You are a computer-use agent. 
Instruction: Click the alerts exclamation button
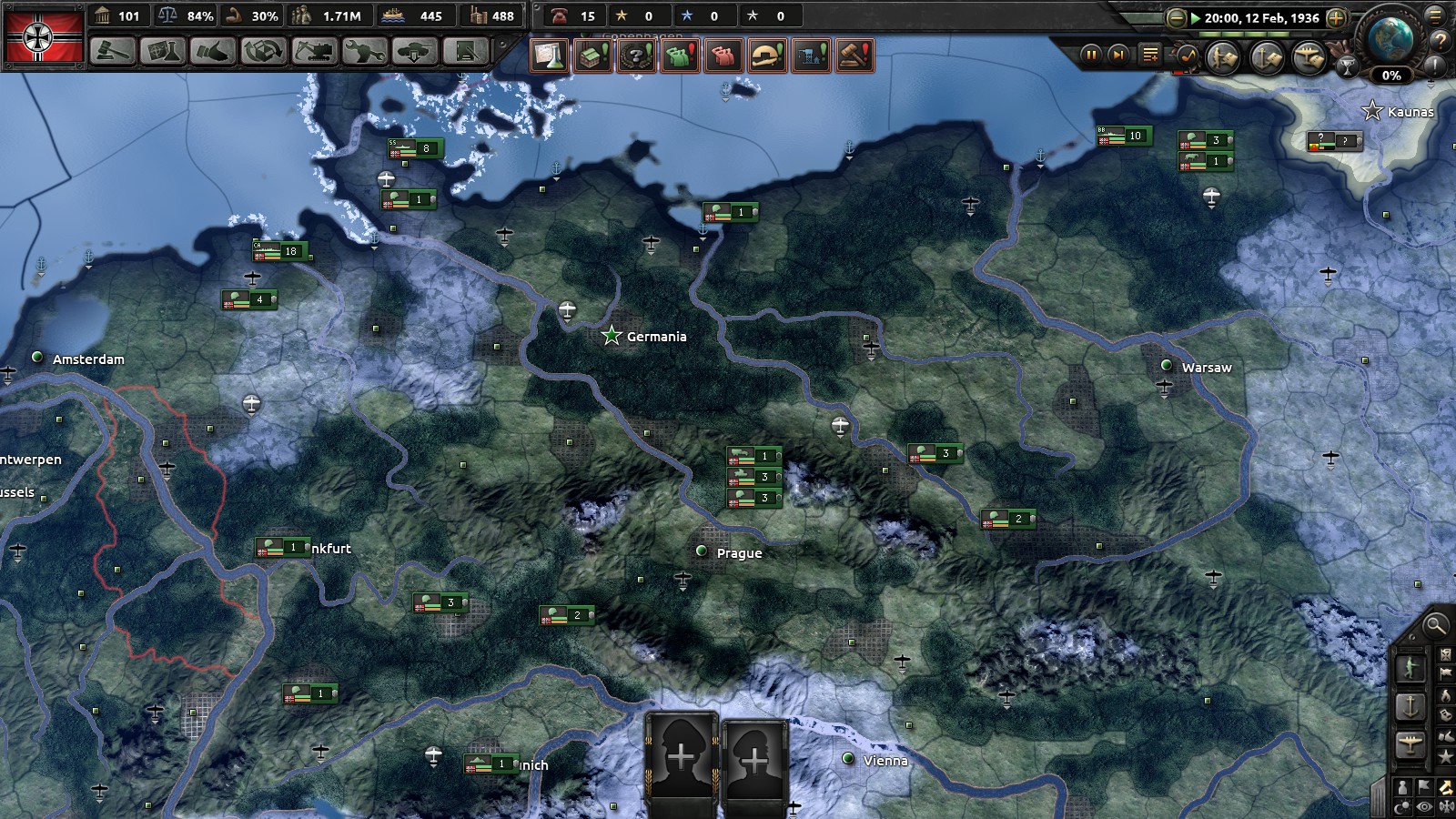tap(1434, 65)
